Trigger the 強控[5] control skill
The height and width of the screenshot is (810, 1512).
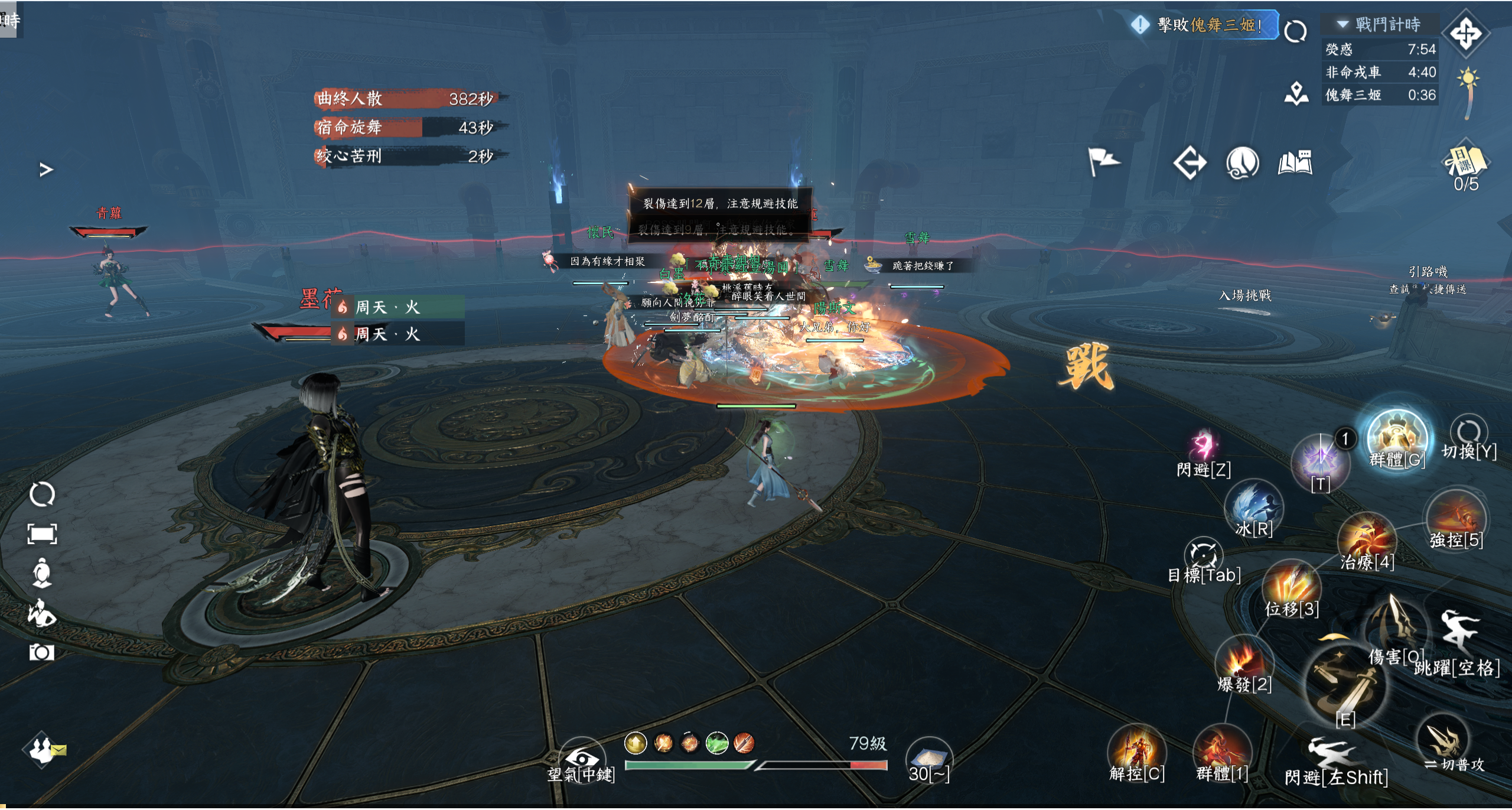pyautogui.click(x=1456, y=518)
